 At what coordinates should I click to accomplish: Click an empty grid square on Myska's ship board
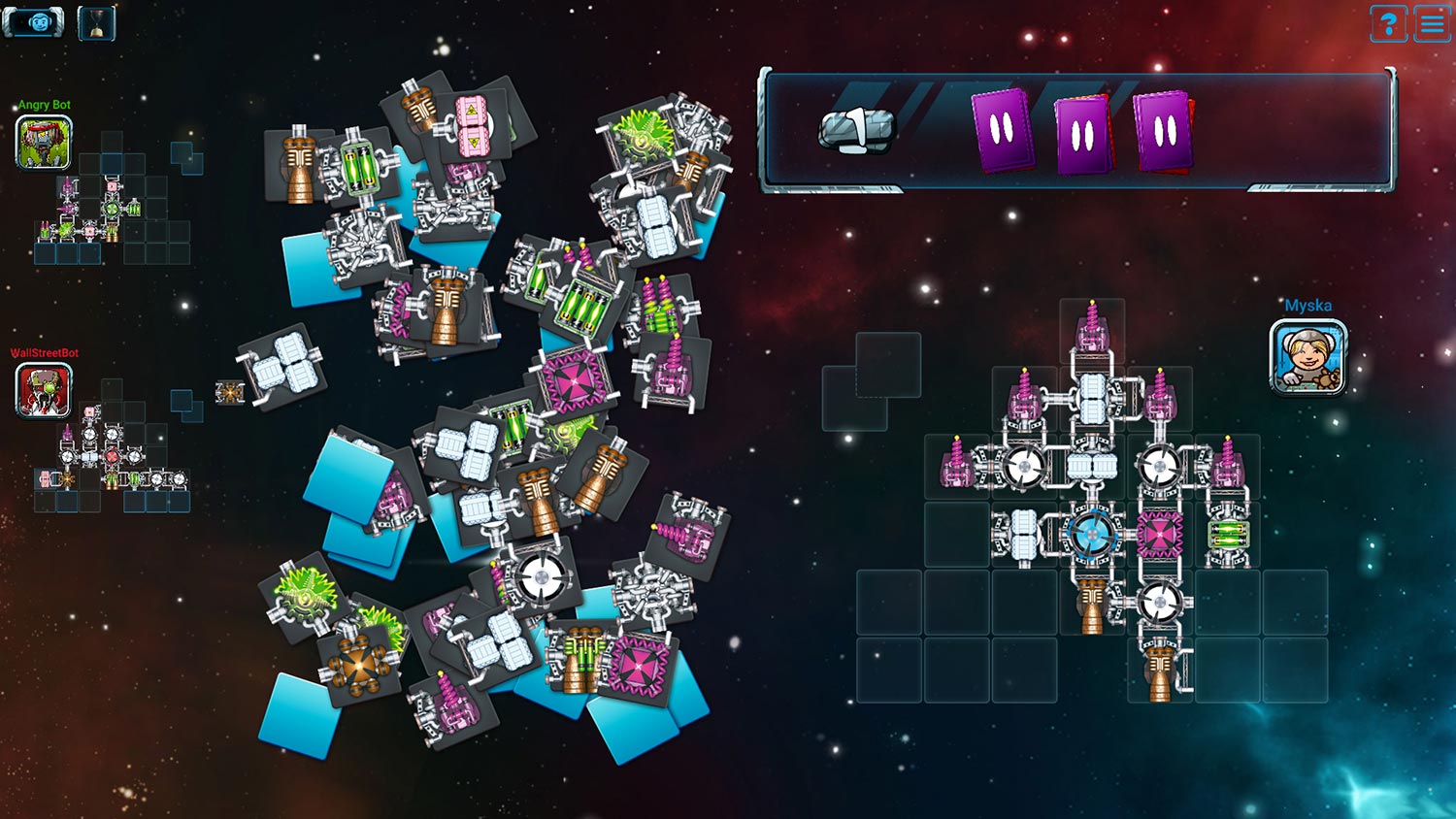888,602
